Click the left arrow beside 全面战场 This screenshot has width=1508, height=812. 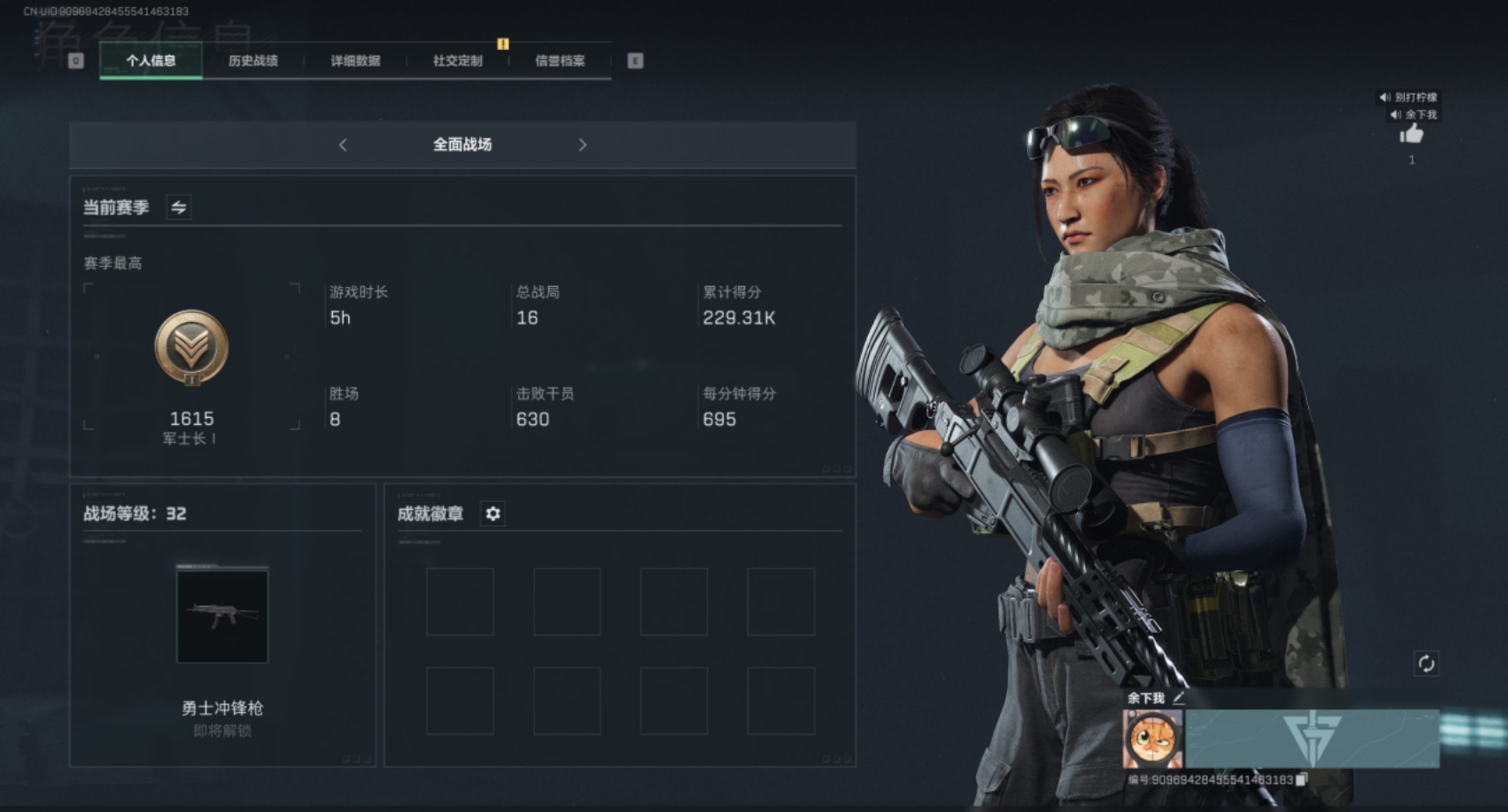point(343,145)
